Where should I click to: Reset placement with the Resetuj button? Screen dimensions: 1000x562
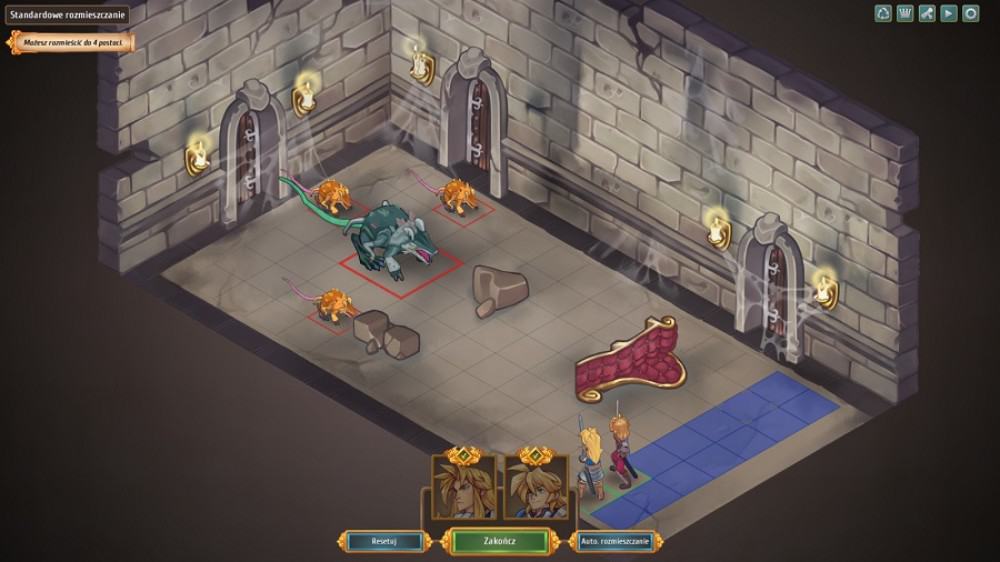click(385, 541)
